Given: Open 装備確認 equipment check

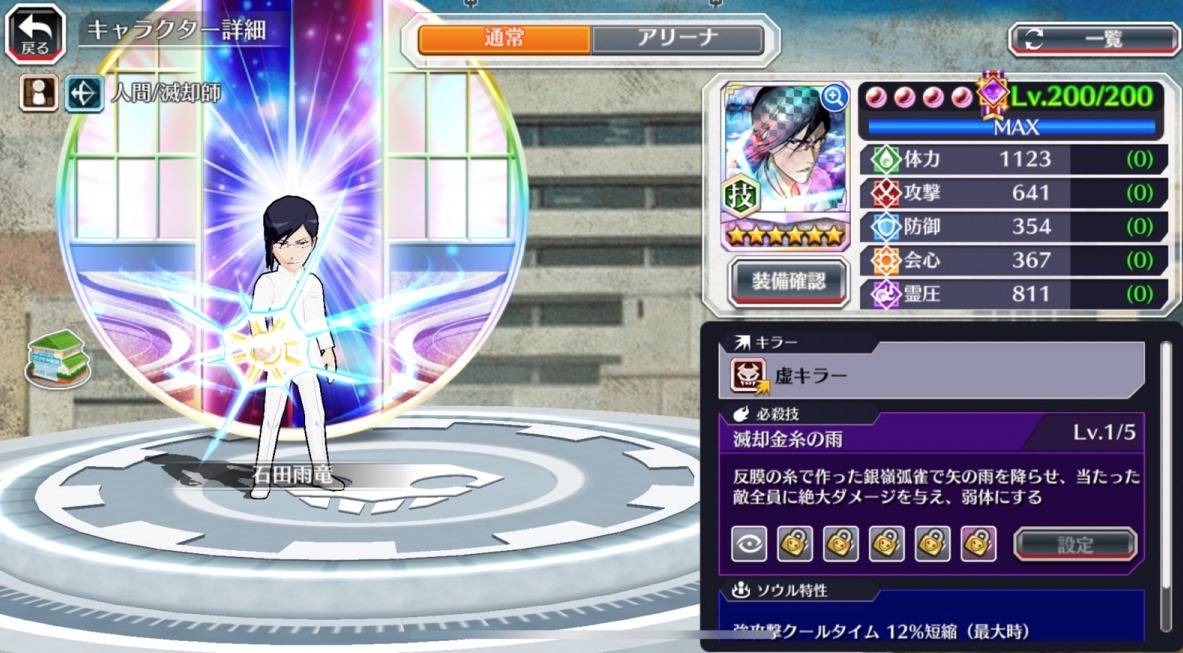Looking at the screenshot, I should click(789, 281).
